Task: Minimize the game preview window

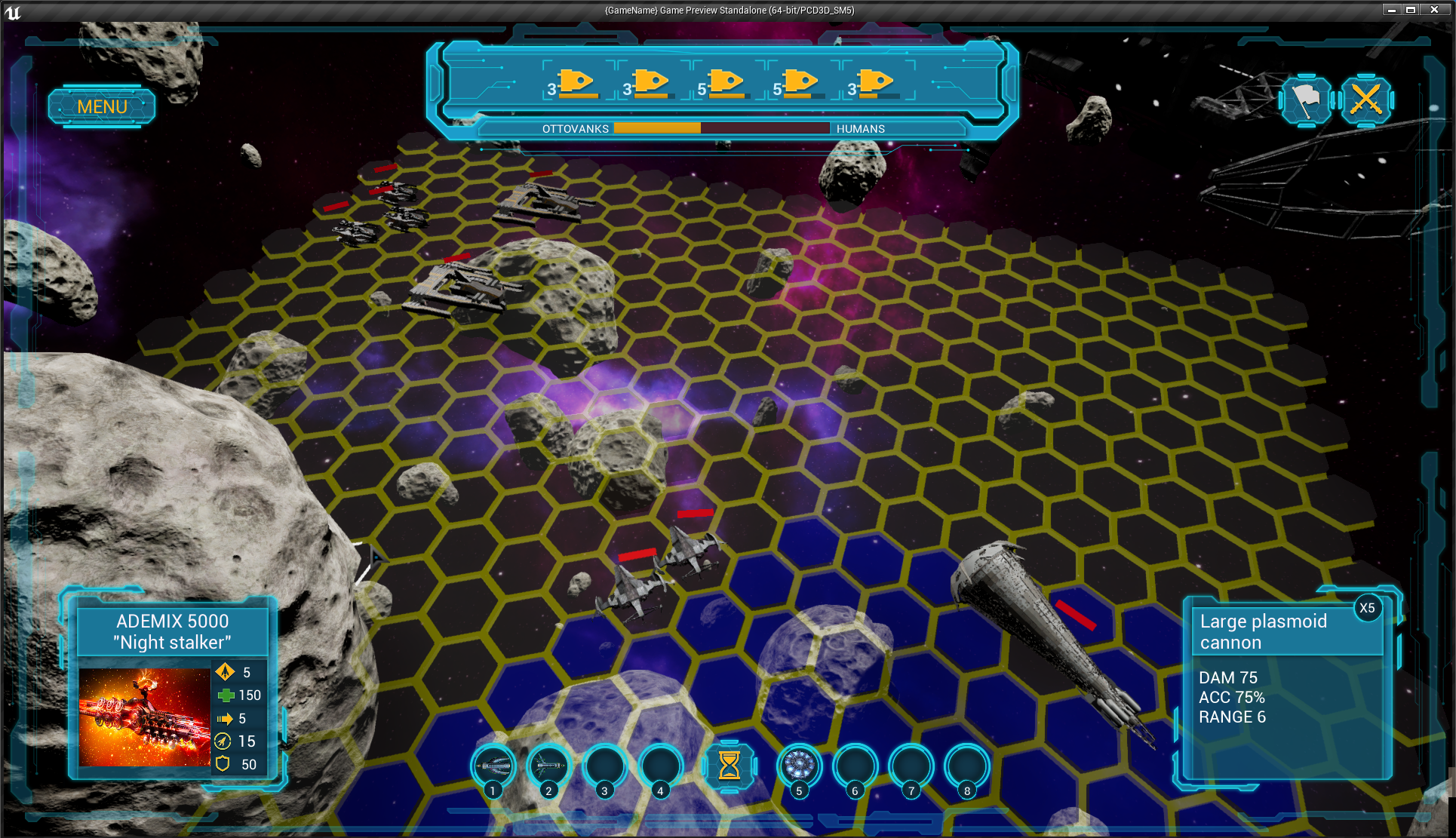Action: (x=1391, y=10)
